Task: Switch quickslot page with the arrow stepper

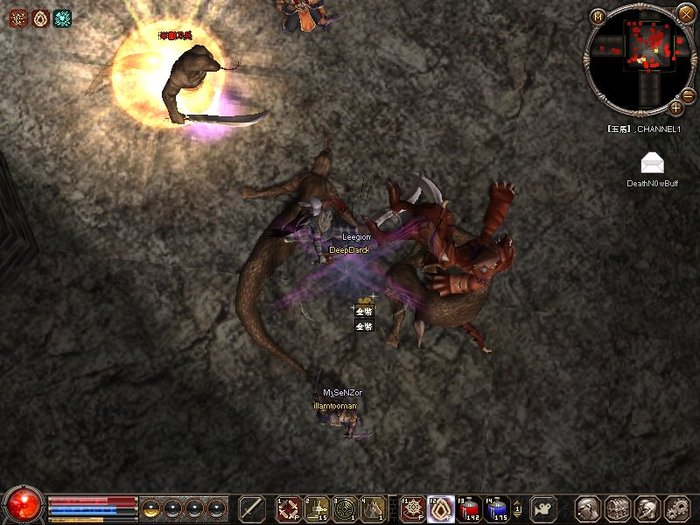Action: click(519, 507)
